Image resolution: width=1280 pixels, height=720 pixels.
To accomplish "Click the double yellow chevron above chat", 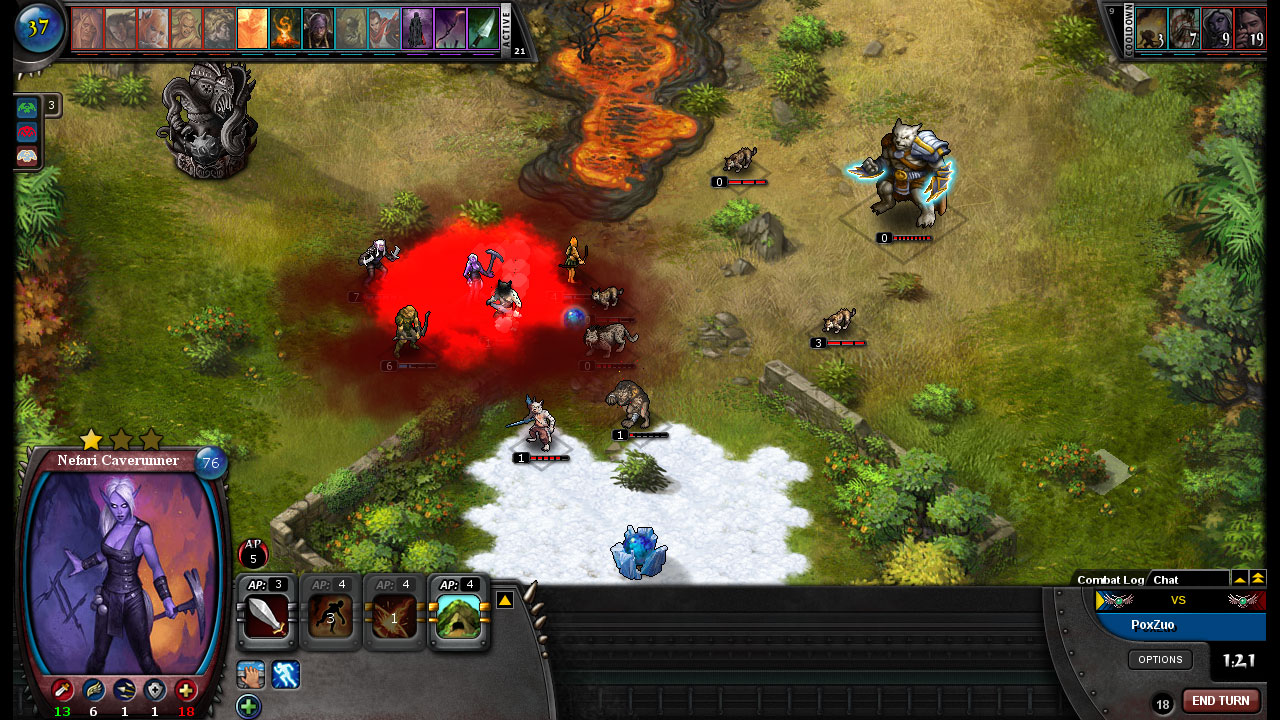I will [x=1258, y=578].
